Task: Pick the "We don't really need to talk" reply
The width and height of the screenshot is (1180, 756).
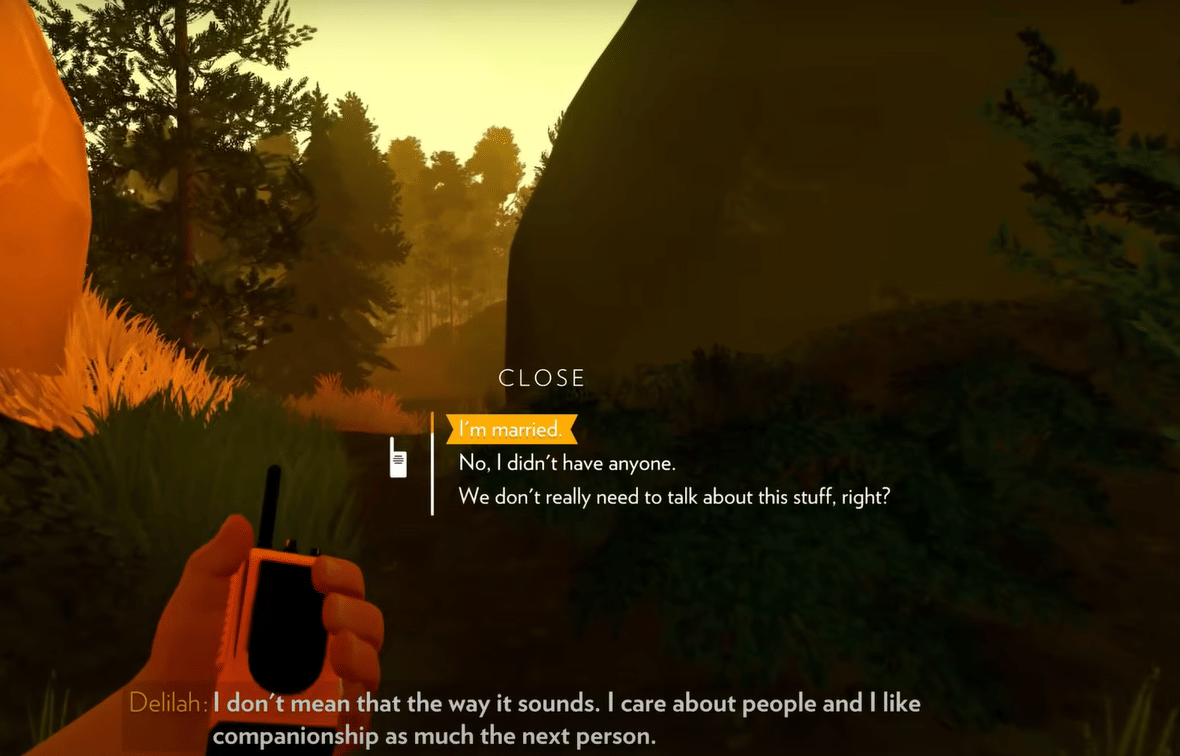Action: pyautogui.click(x=674, y=496)
